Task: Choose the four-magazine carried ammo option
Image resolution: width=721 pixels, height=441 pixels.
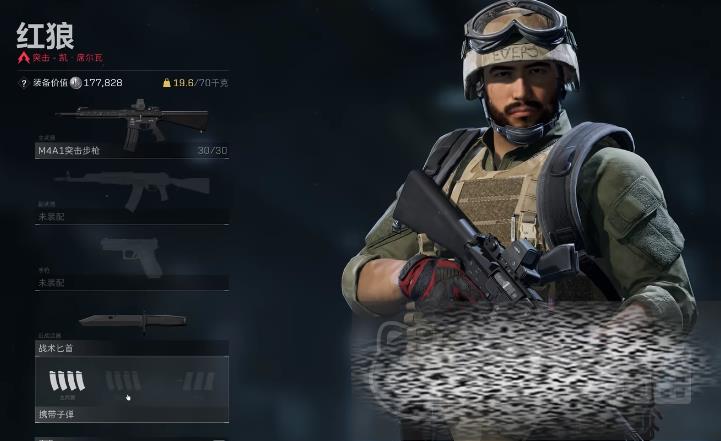Action: pyautogui.click(x=67, y=381)
